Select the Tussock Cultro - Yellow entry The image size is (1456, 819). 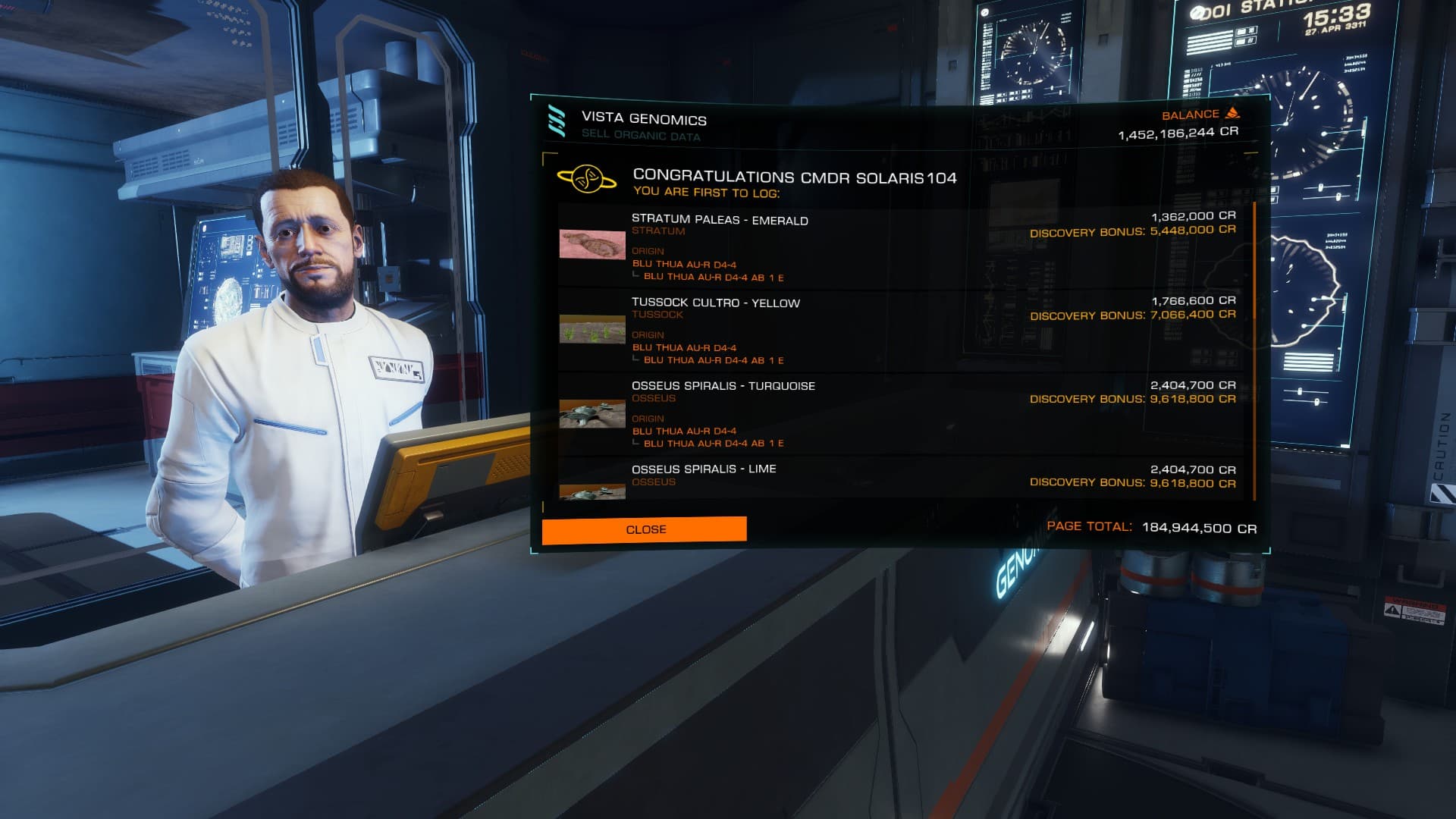click(x=715, y=303)
